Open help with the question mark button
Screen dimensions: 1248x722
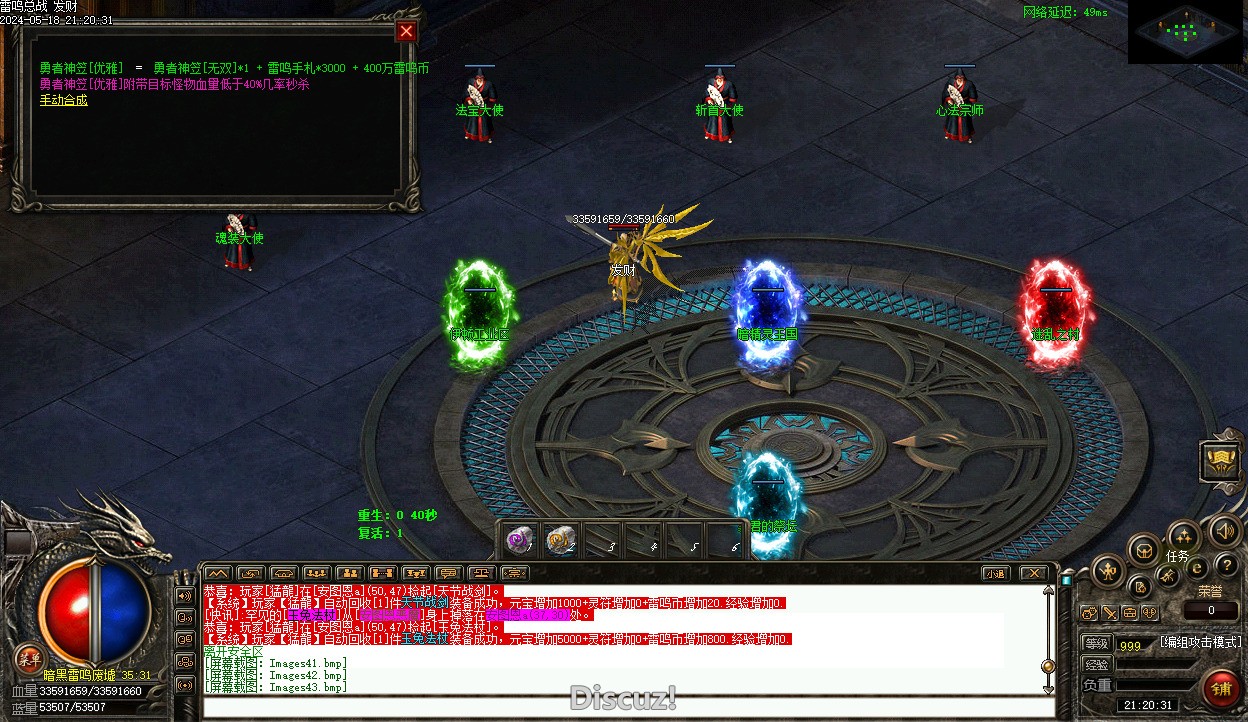coord(1226,565)
